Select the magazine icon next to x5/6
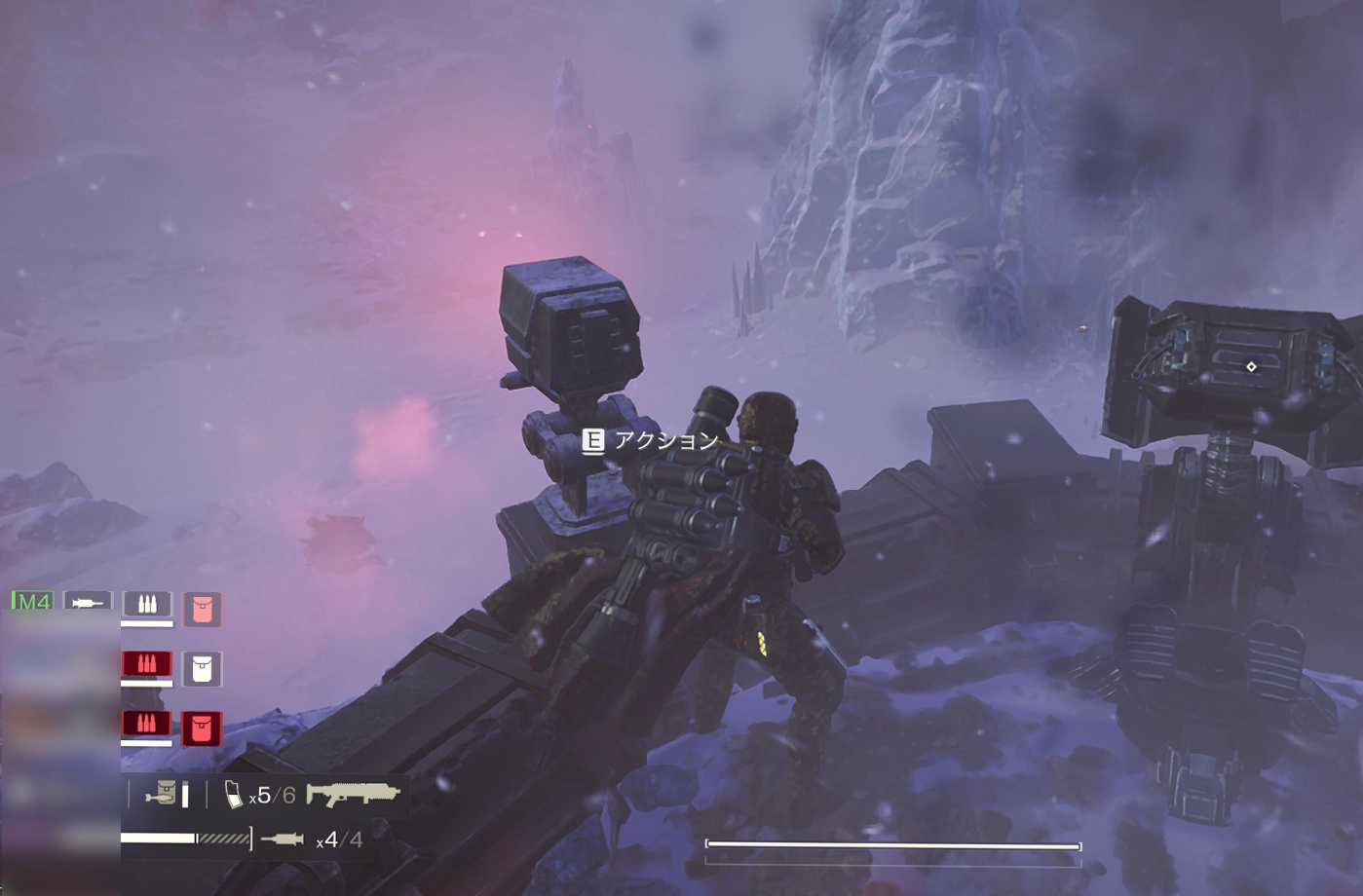Screen dimensions: 1363x896 [x=234, y=795]
